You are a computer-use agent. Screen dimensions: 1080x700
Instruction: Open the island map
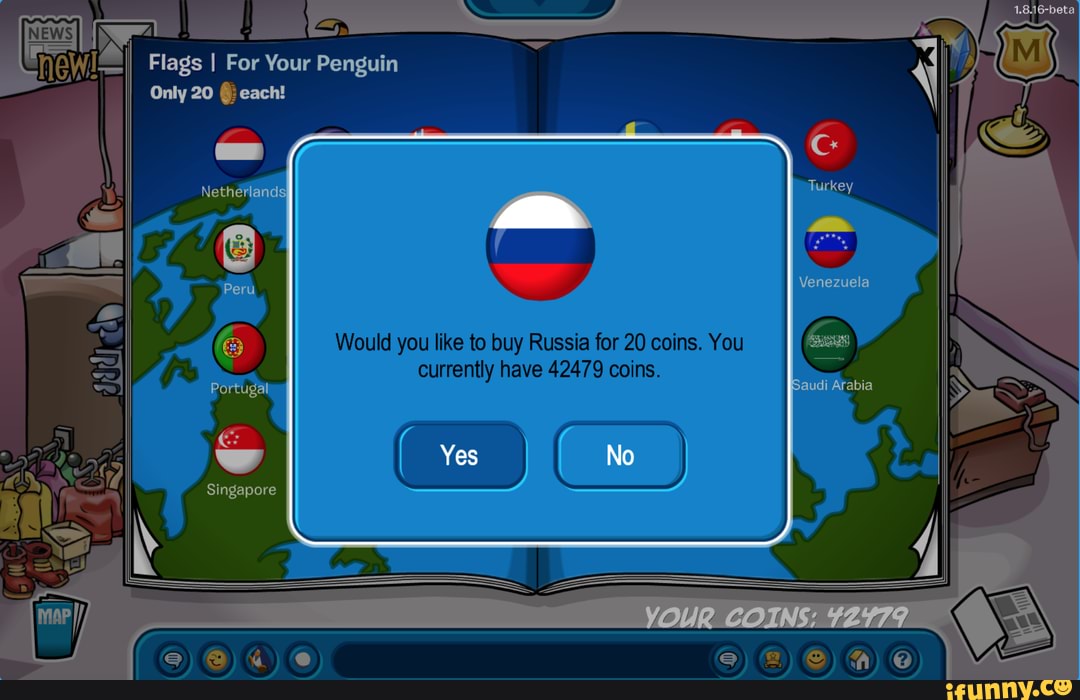pyautogui.click(x=56, y=624)
